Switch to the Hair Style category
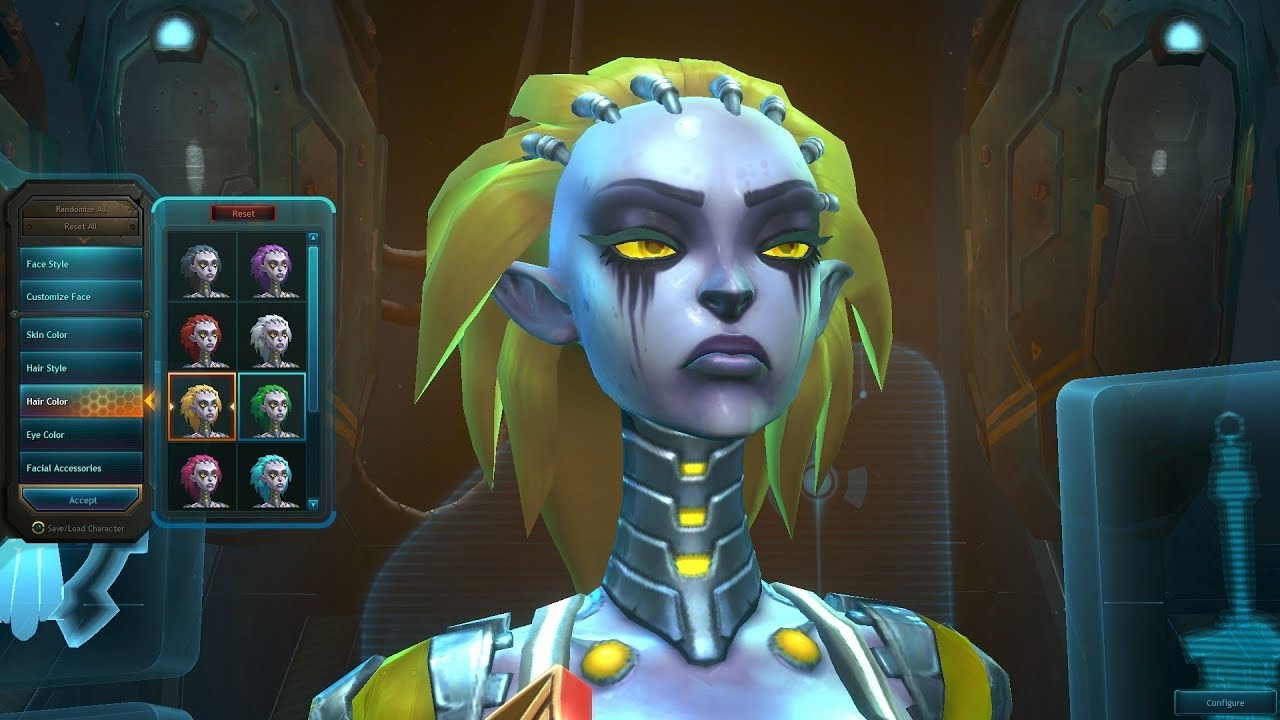This screenshot has width=1280, height=720. 82,368
